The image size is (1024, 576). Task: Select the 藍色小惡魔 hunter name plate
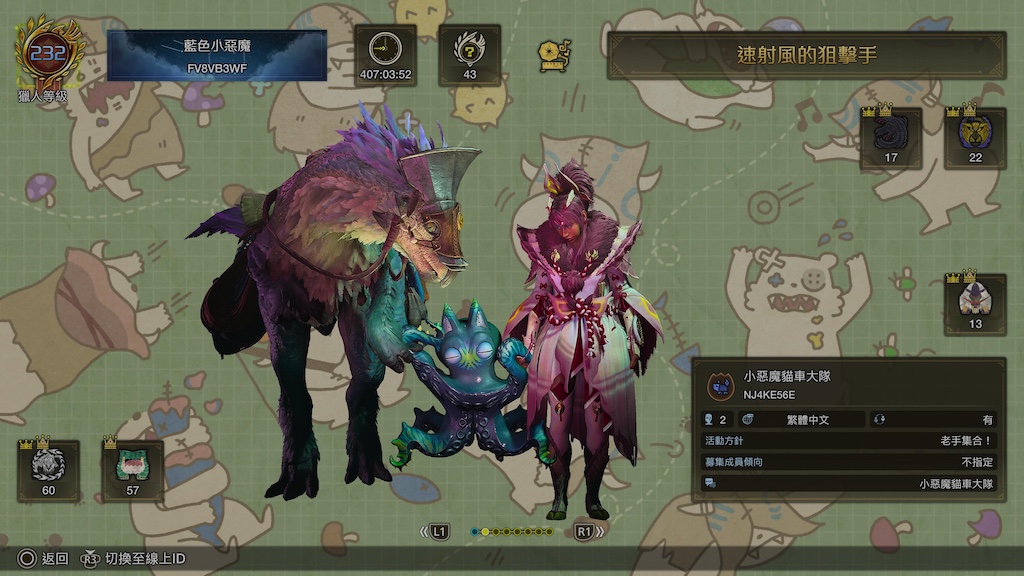[x=217, y=55]
